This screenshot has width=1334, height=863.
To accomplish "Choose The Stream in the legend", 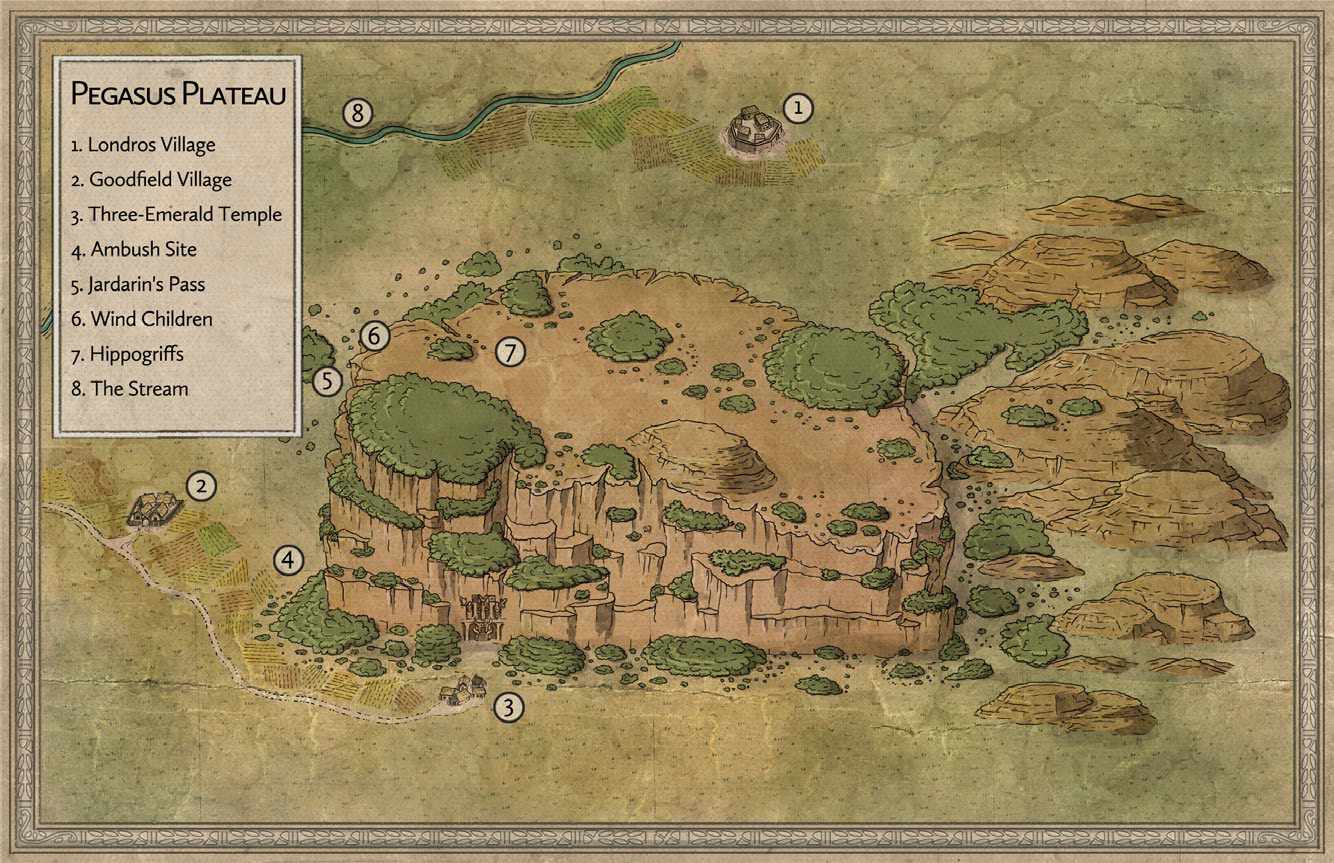I will pos(129,388).
